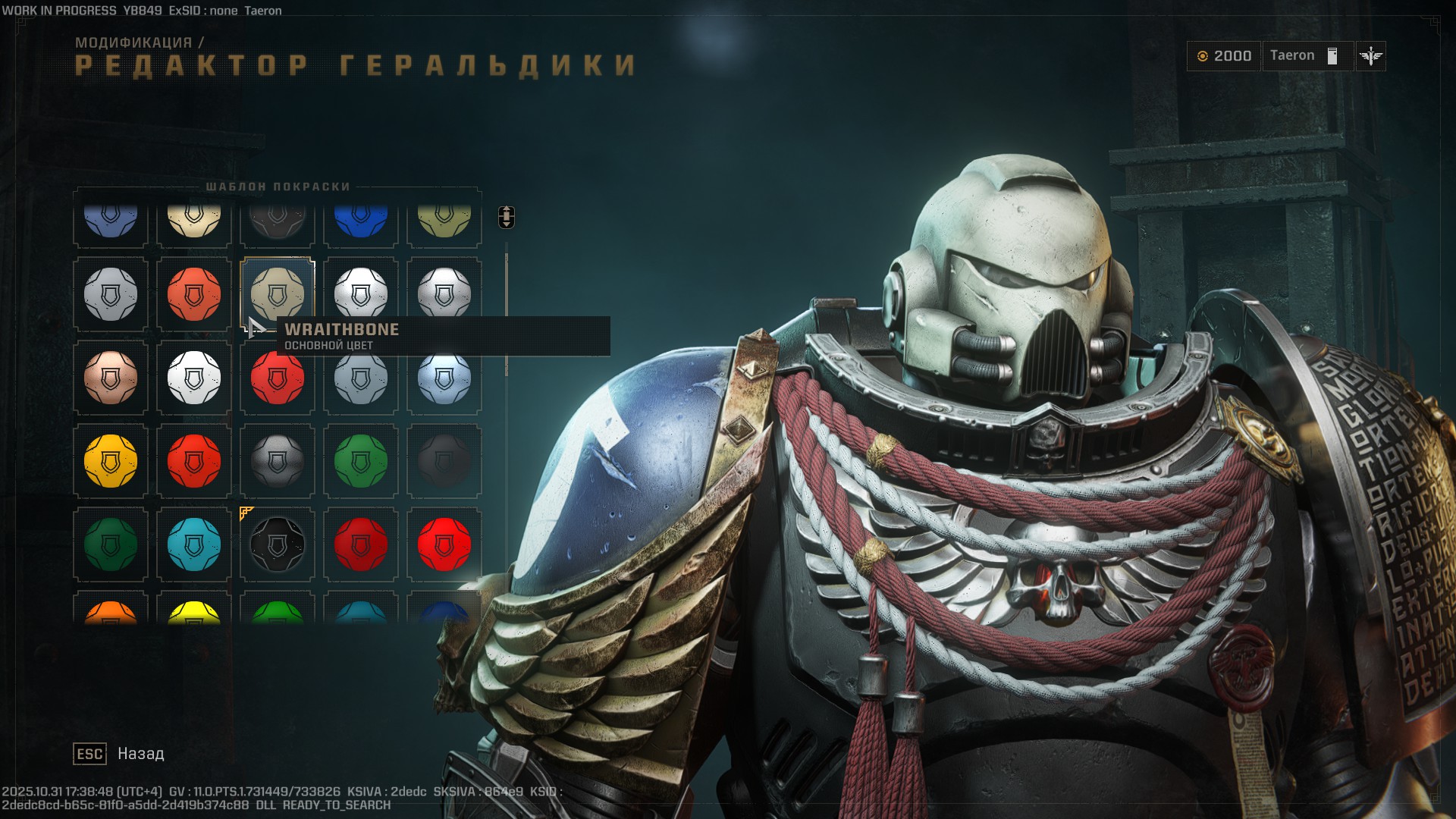Image resolution: width=1456 pixels, height=819 pixels.
Task: Select the Wraithbone paint template
Action: [277, 294]
